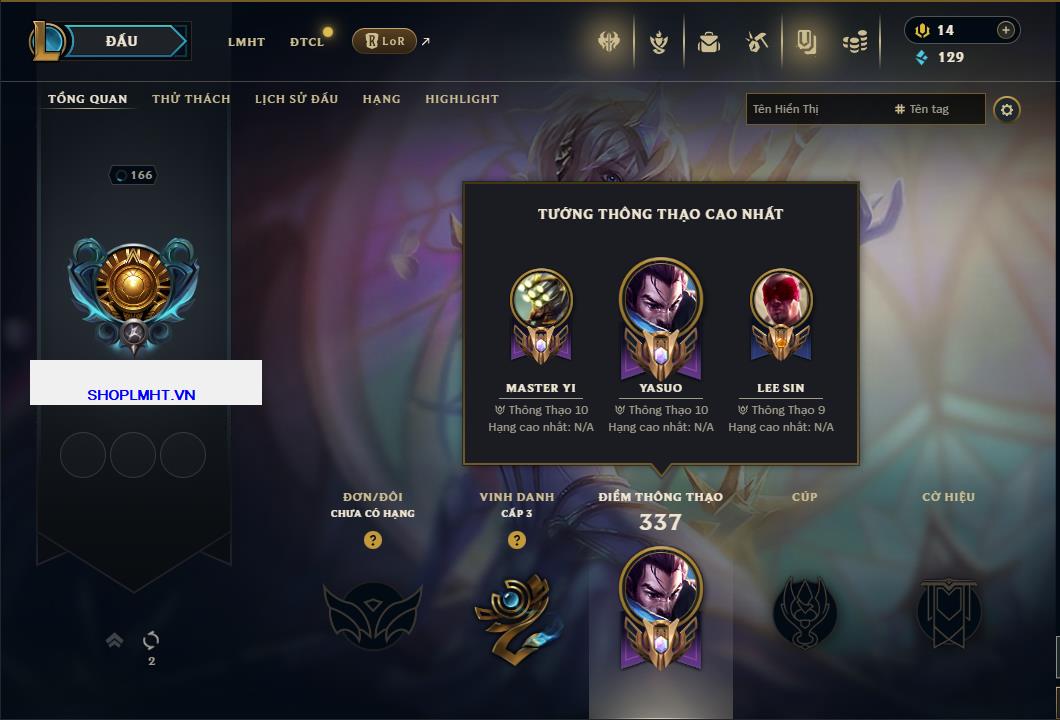1060x720 pixels.
Task: Click the ĐẤU play button
Action: tap(121, 41)
